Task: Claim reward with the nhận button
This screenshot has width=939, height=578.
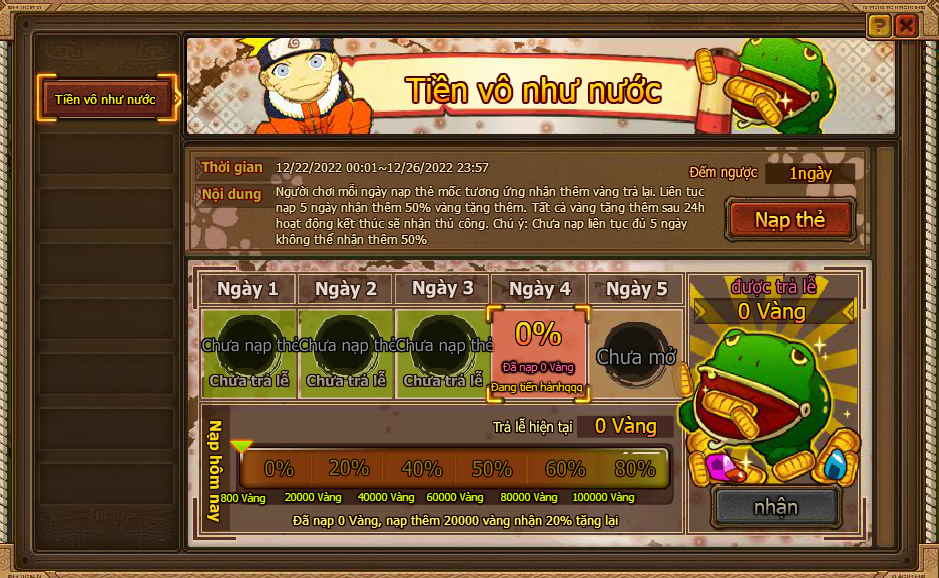Action: tap(775, 506)
